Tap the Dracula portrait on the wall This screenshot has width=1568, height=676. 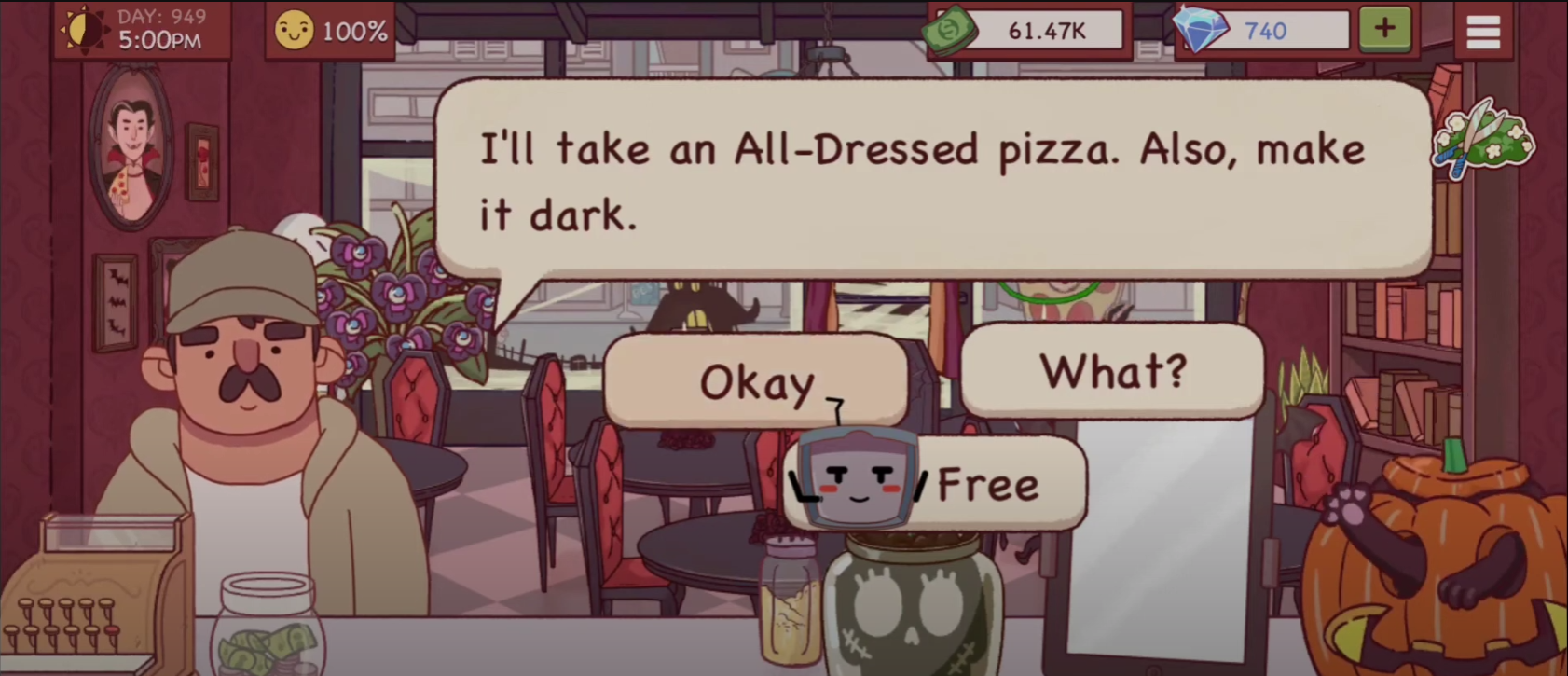132,147
